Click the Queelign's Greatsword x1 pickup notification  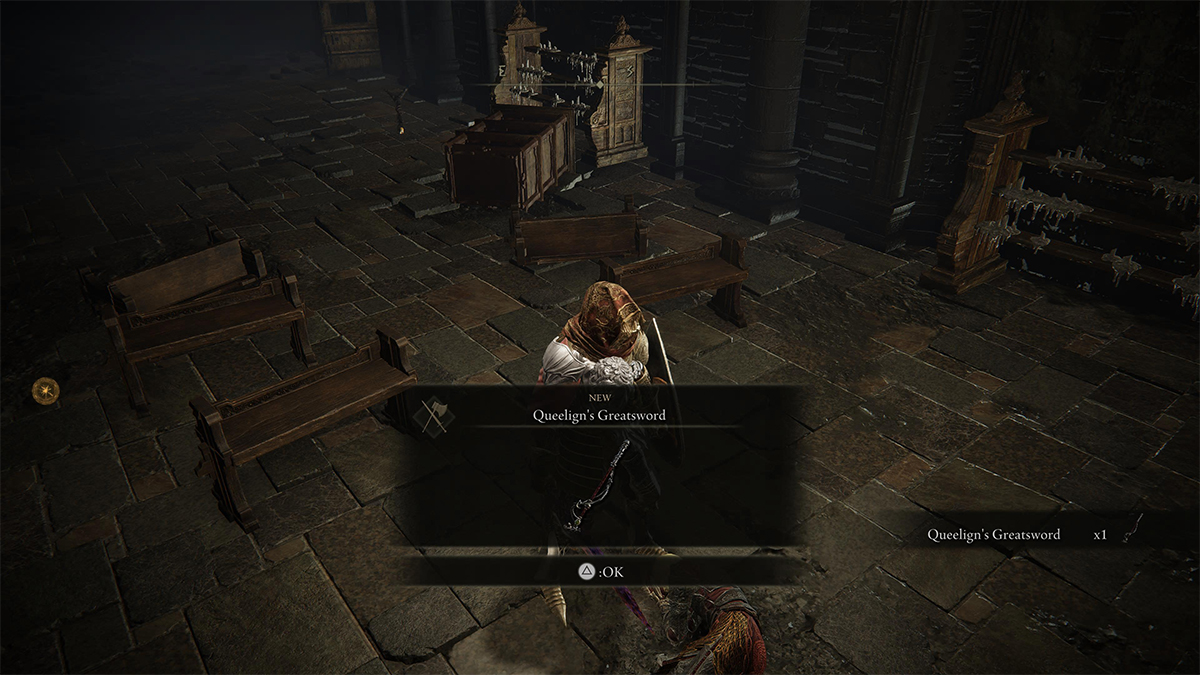click(1030, 535)
